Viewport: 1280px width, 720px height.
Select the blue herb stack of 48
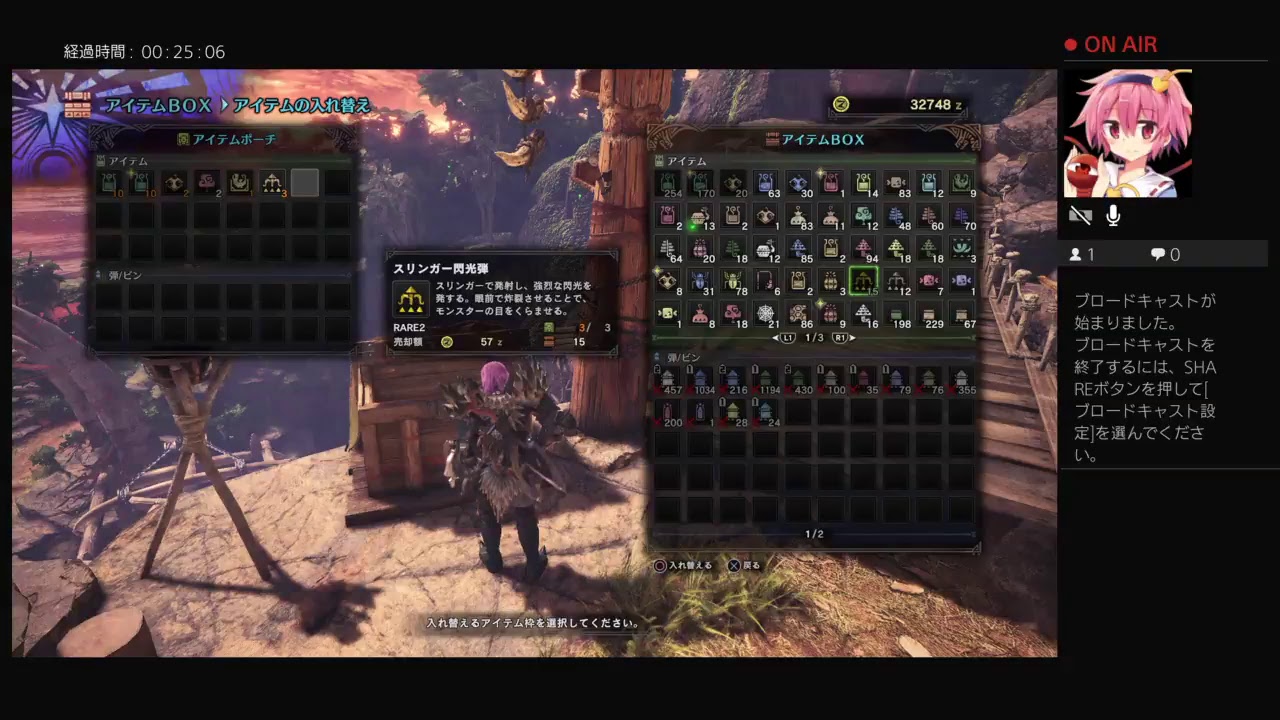point(896,216)
